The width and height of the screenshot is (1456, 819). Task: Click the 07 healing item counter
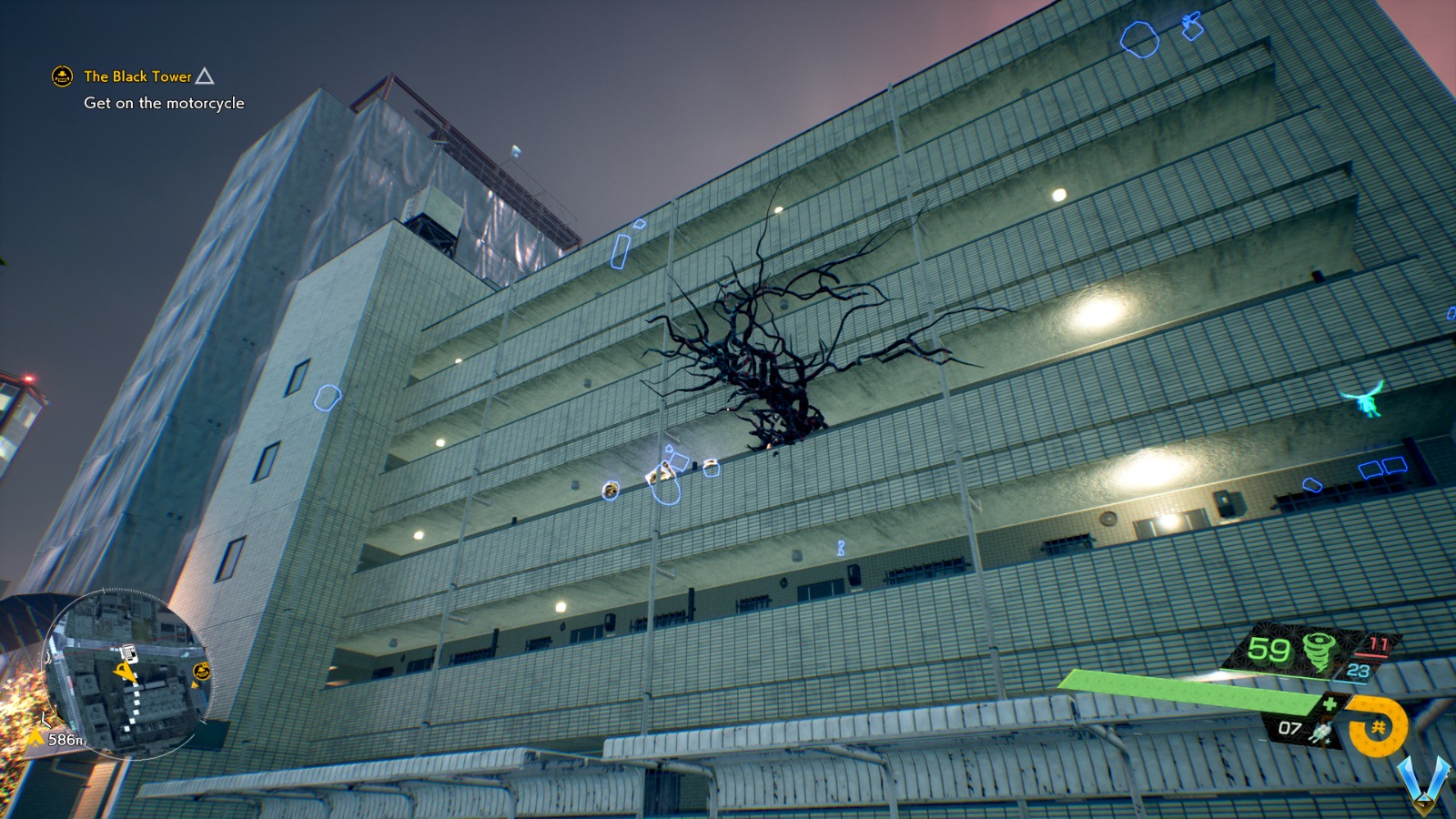pyautogui.click(x=1289, y=728)
